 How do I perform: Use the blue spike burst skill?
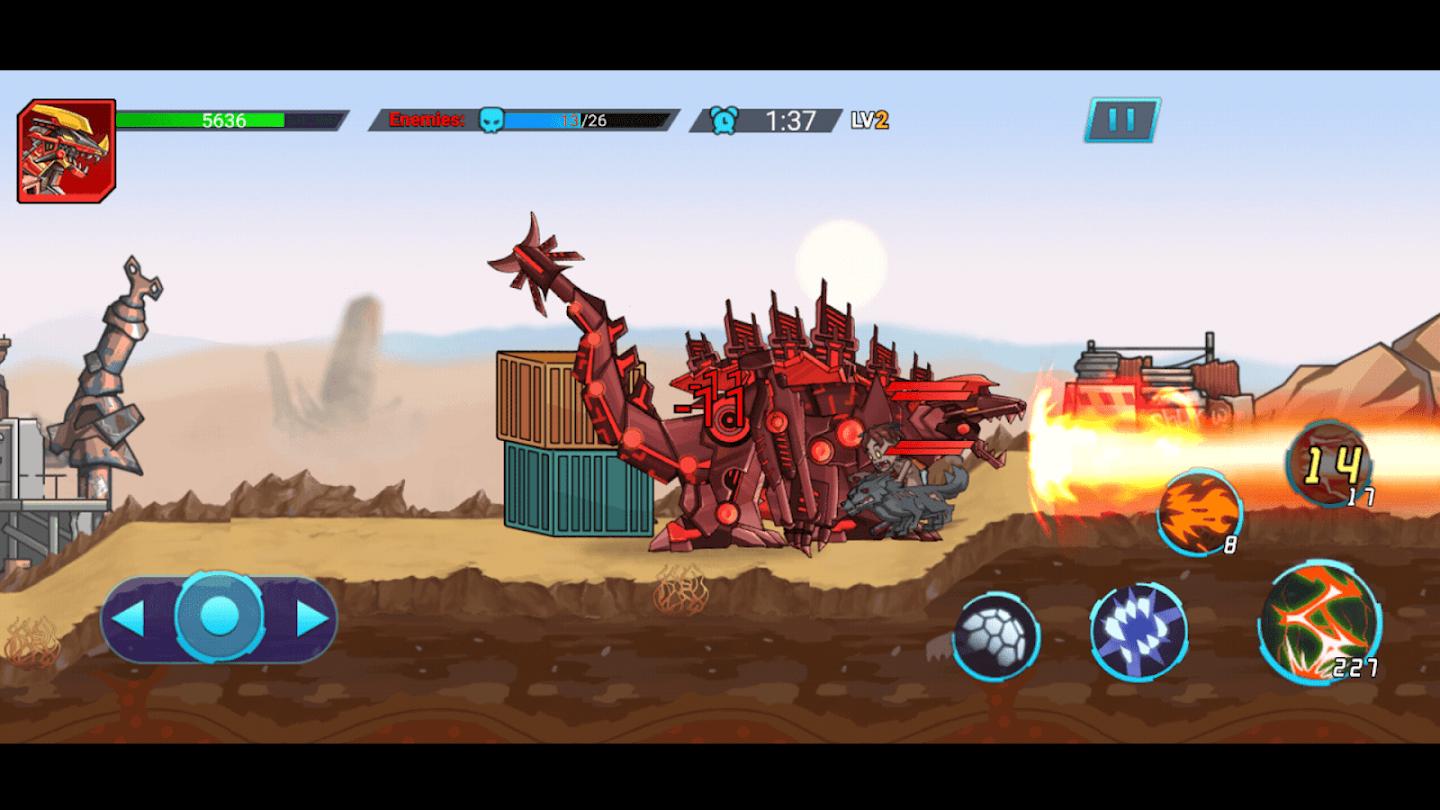pos(1138,632)
